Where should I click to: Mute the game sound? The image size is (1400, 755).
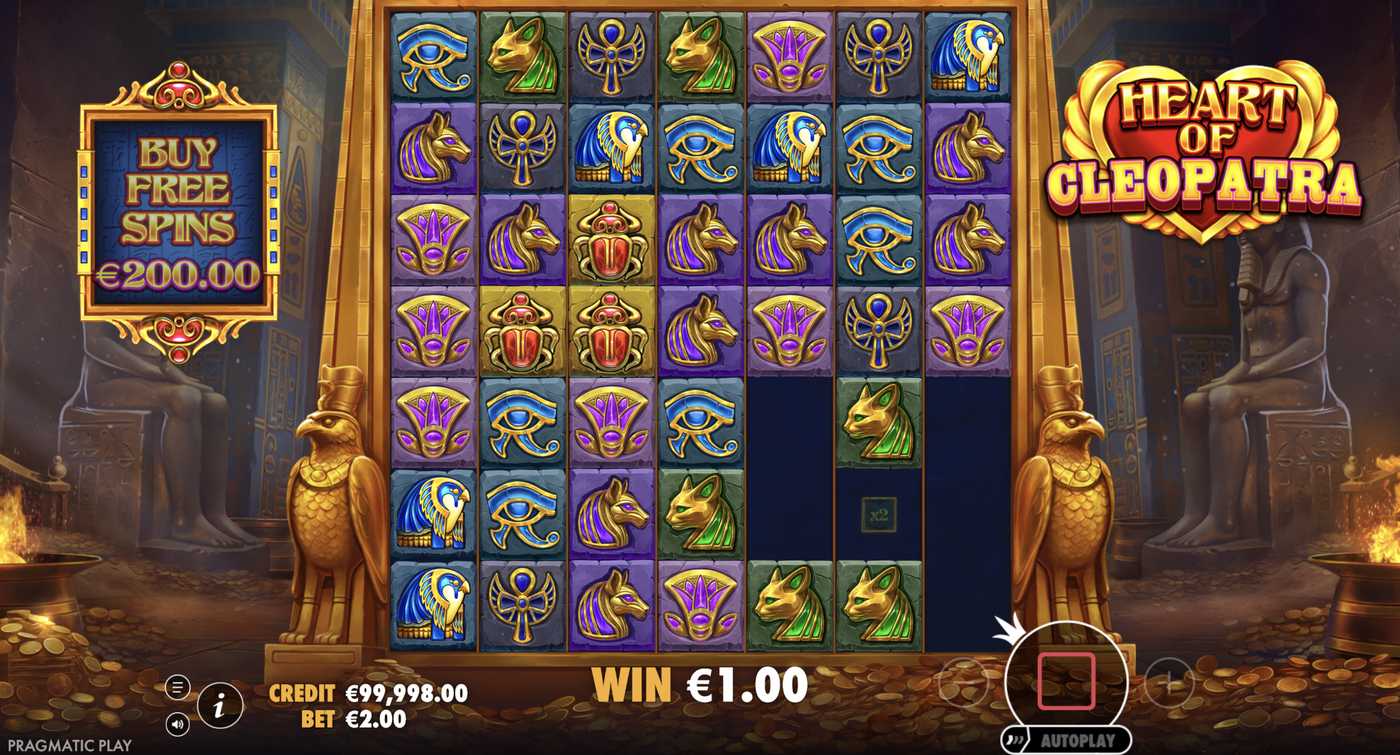(x=177, y=722)
